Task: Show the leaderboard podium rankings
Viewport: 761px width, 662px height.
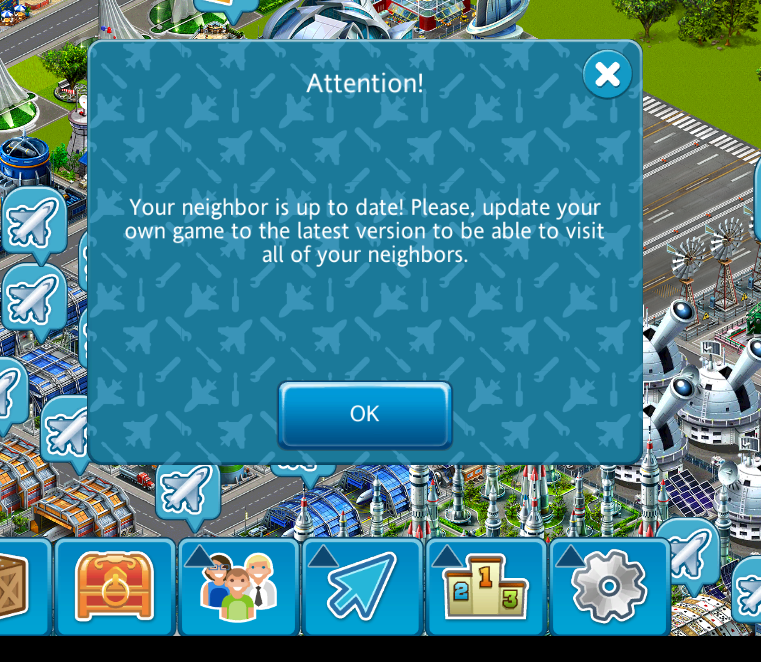Action: click(x=486, y=586)
